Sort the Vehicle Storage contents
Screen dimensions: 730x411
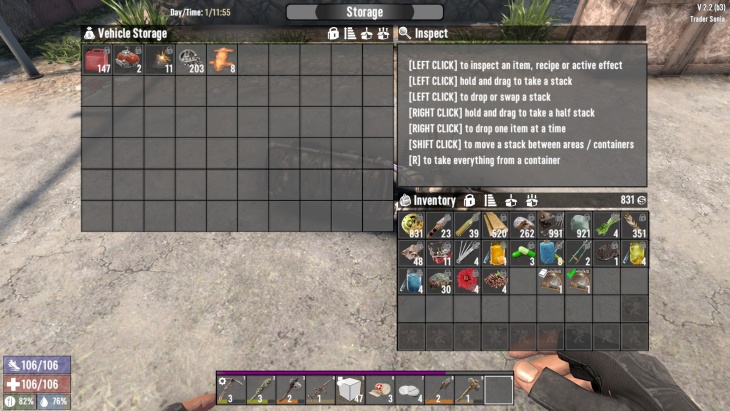click(x=350, y=33)
